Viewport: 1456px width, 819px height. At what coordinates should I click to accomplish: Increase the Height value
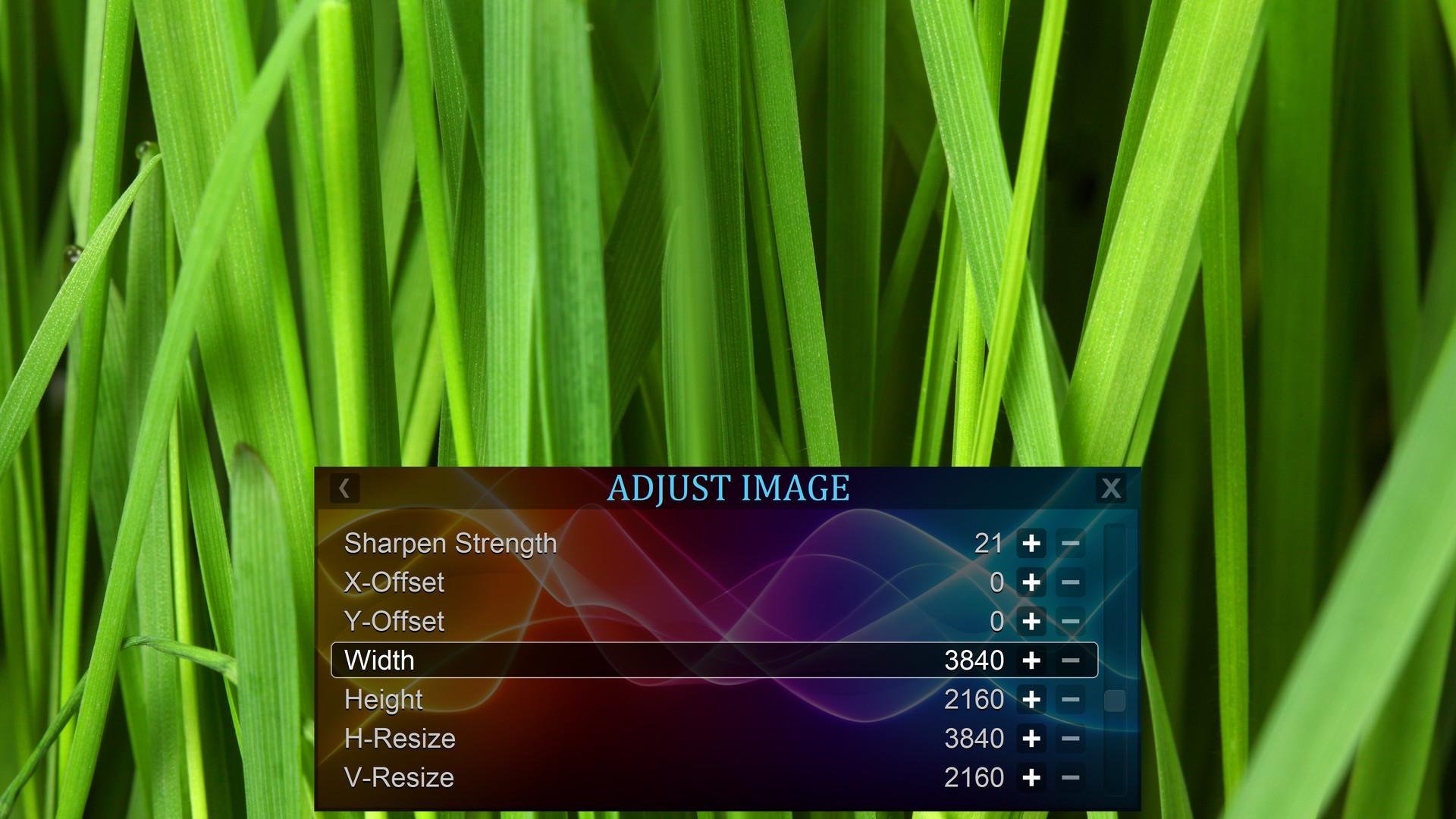[x=1033, y=700]
